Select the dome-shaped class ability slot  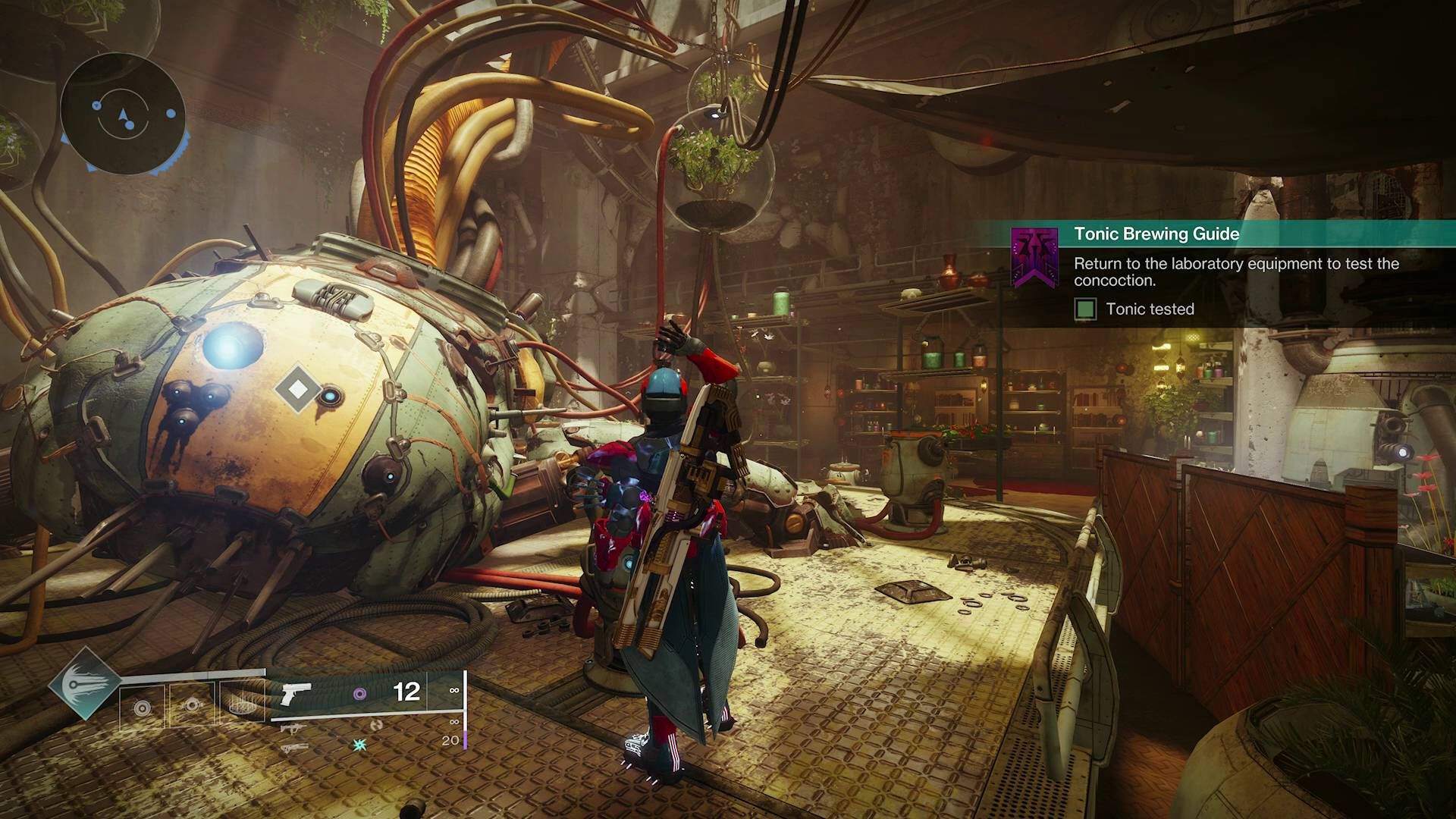241,705
